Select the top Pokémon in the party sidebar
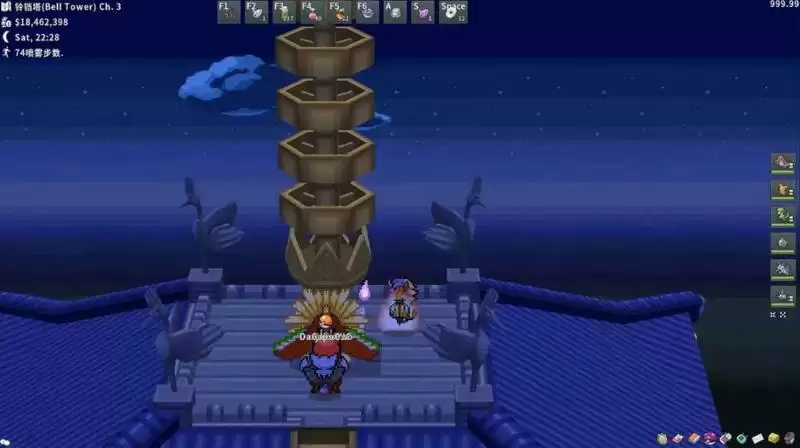 (782, 163)
